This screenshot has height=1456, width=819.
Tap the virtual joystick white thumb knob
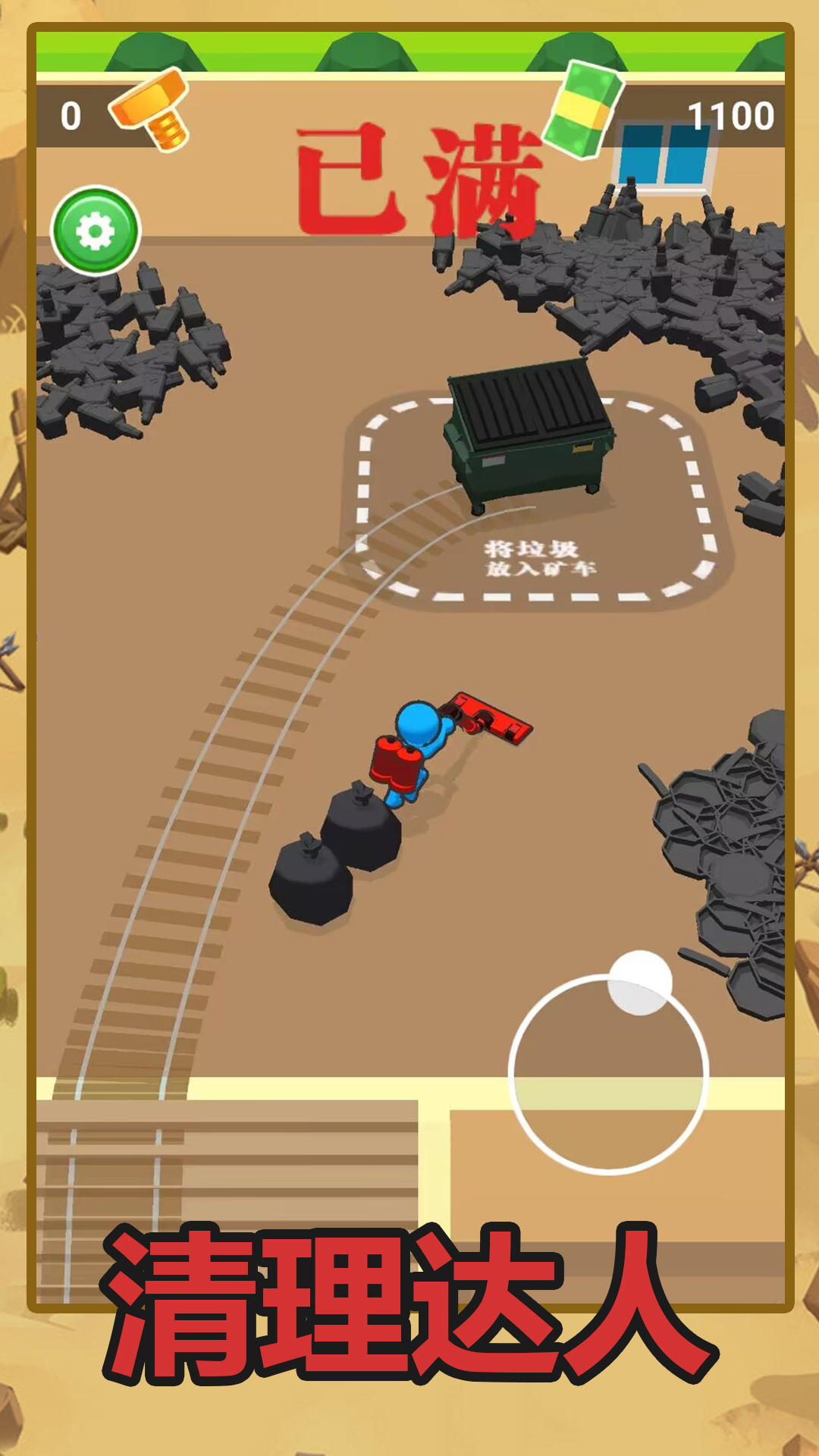[x=640, y=983]
